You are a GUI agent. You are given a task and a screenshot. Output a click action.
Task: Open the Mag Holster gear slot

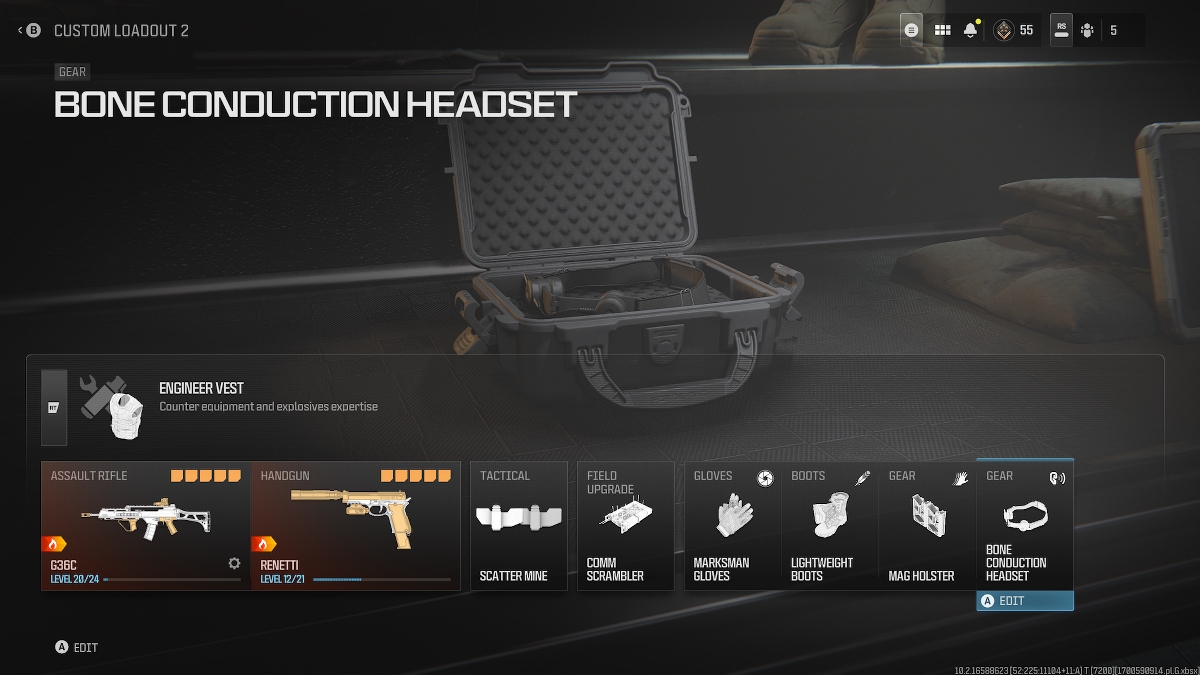(x=926, y=525)
